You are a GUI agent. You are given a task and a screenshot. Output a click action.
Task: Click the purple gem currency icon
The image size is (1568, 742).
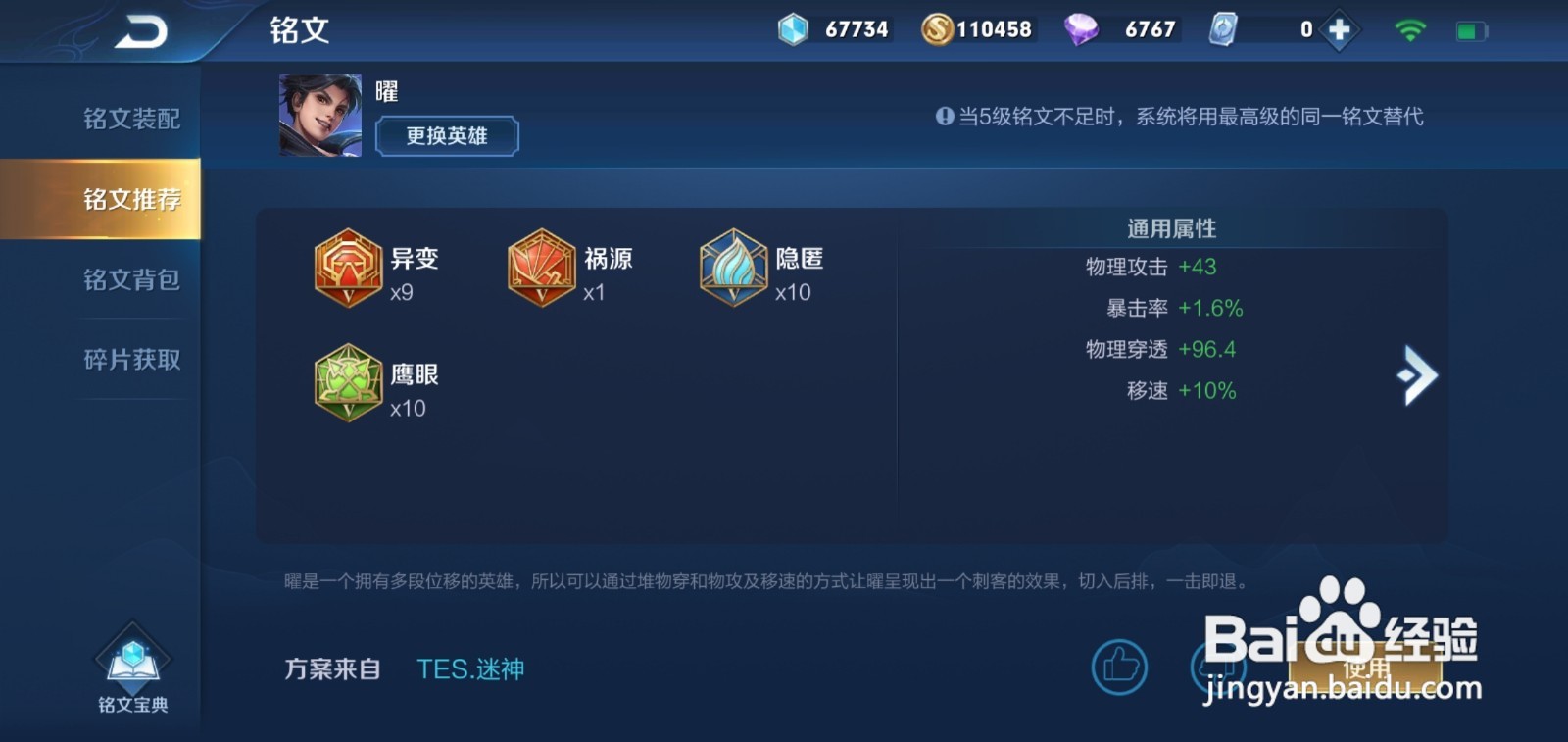coord(1084,28)
